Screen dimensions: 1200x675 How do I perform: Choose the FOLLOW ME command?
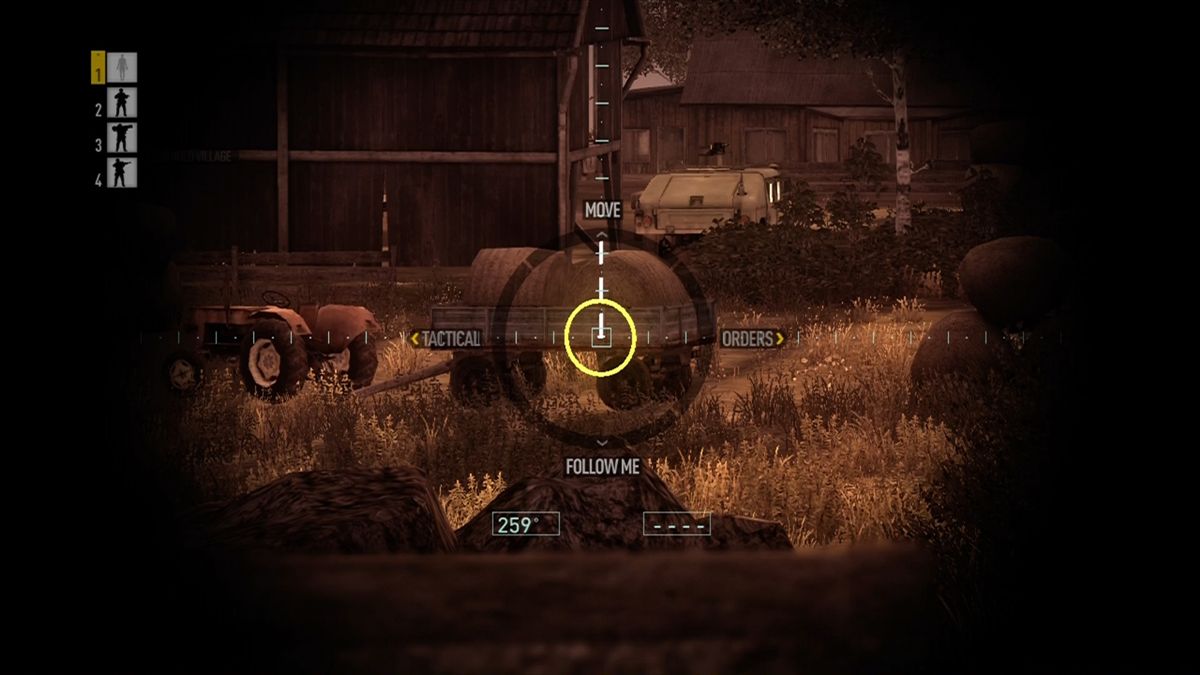point(602,467)
